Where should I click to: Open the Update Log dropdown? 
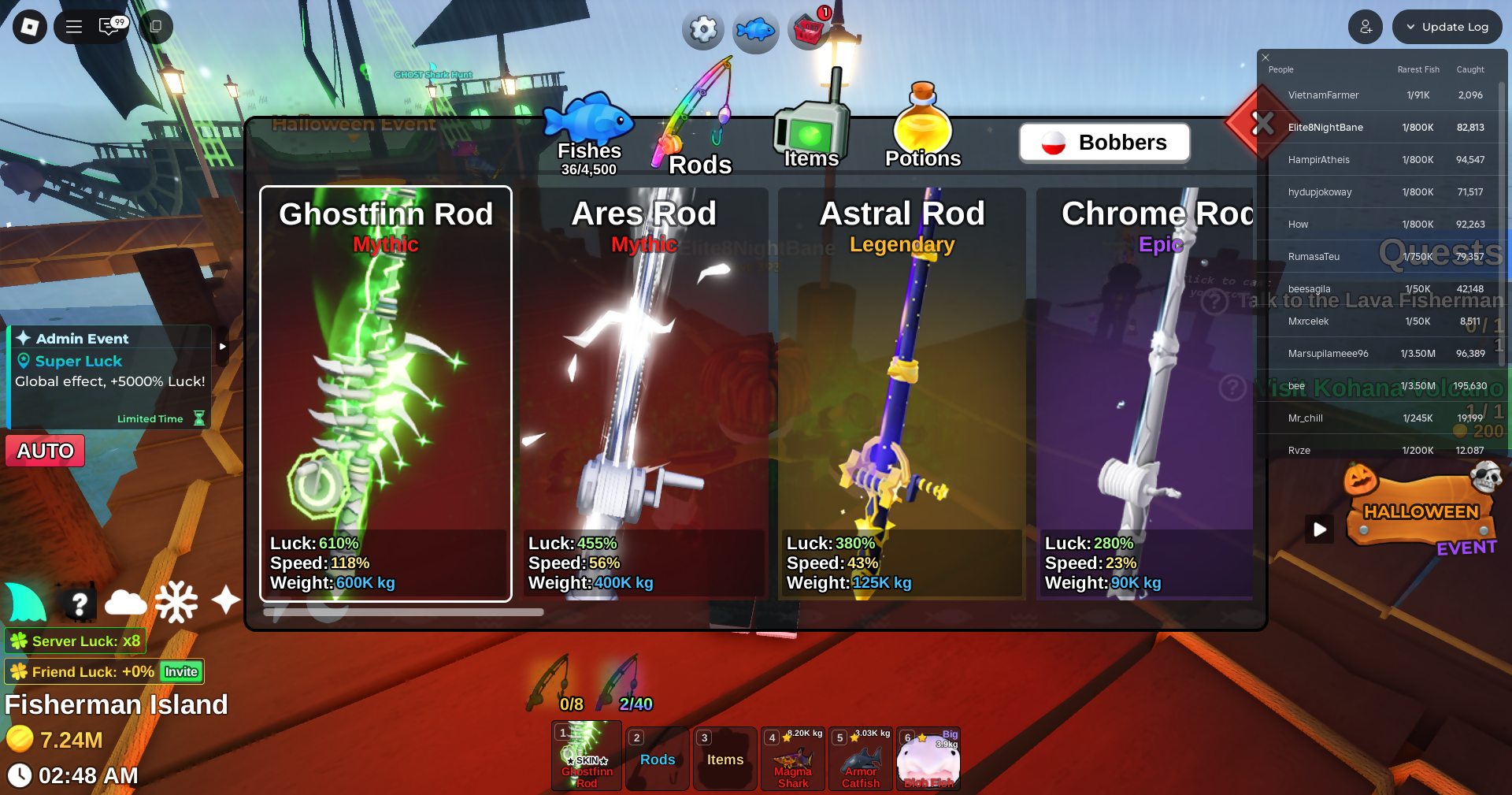1447,27
